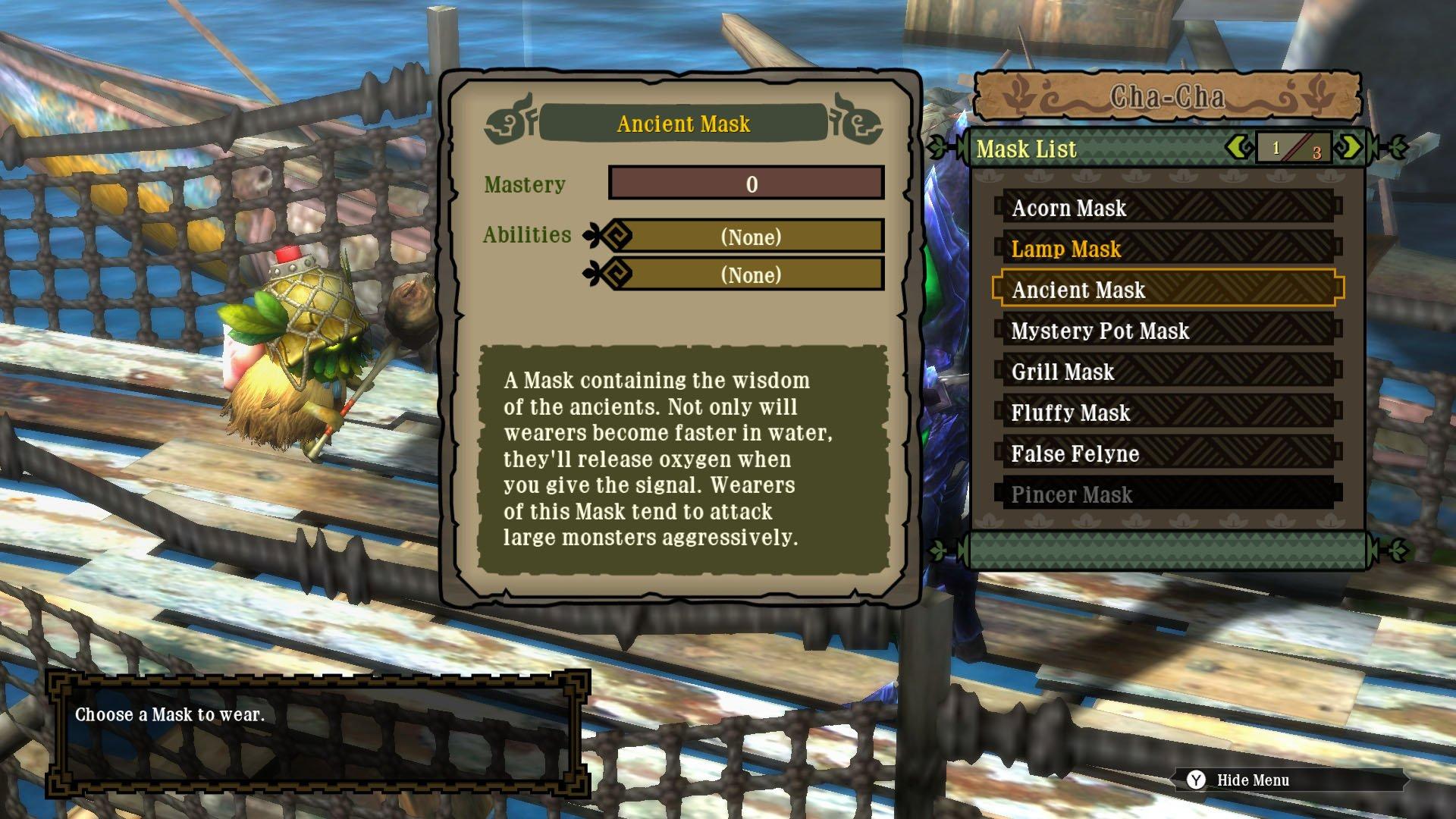
Task: Select Mystery Pot Mask from the list
Action: [x=1101, y=331]
